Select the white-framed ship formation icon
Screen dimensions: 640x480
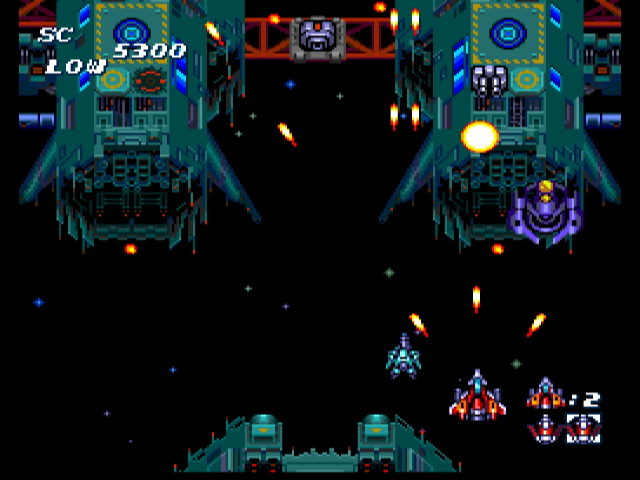[x=583, y=428]
